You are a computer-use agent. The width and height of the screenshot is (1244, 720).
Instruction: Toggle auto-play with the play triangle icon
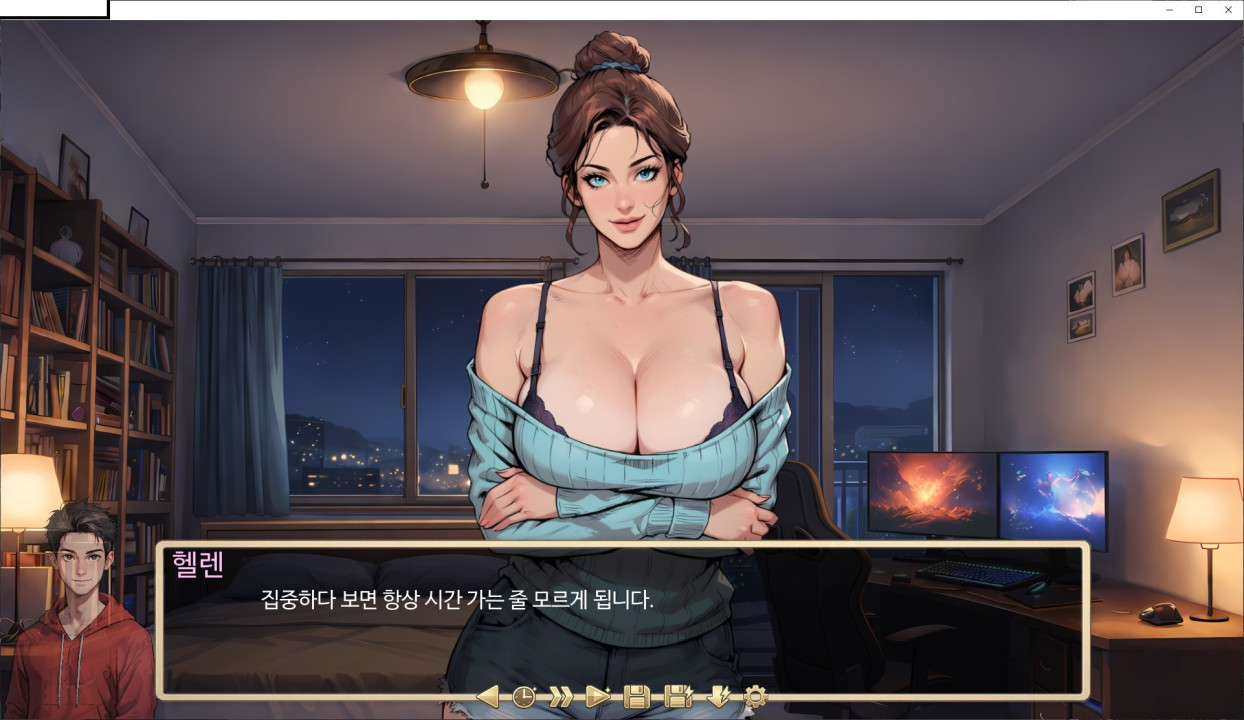click(x=597, y=696)
